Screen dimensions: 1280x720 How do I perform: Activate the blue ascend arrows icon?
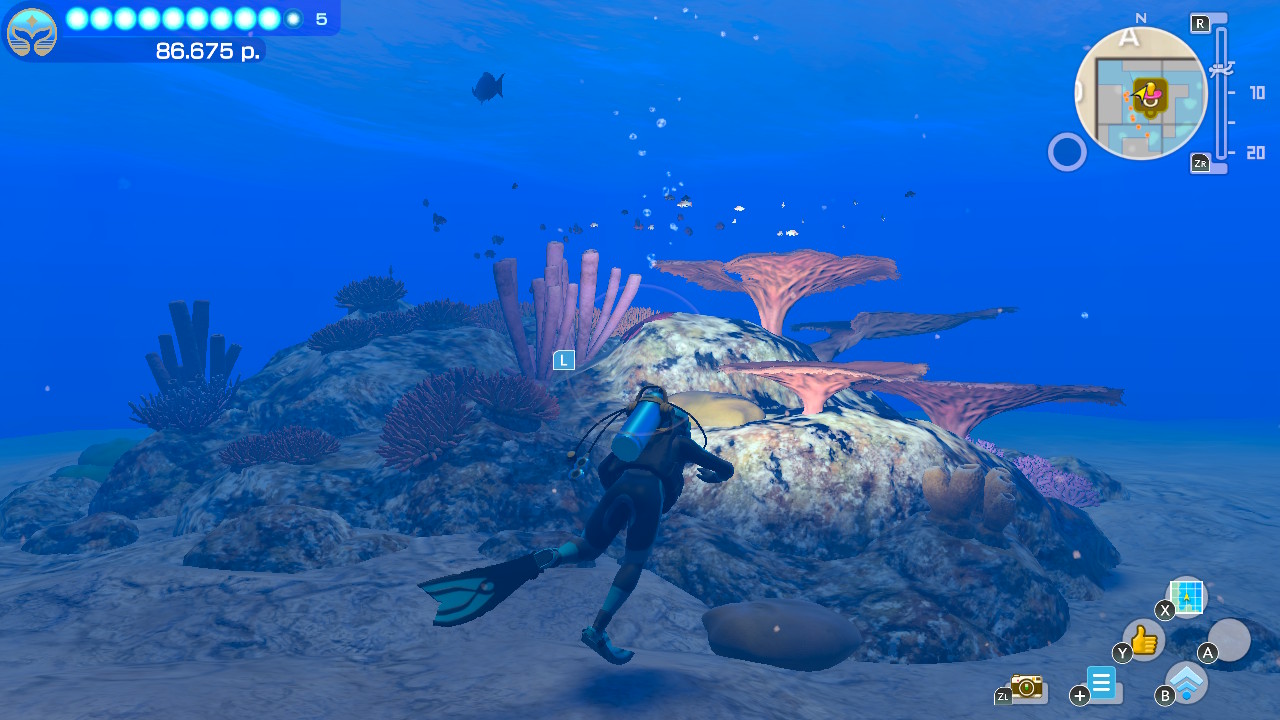(1187, 683)
